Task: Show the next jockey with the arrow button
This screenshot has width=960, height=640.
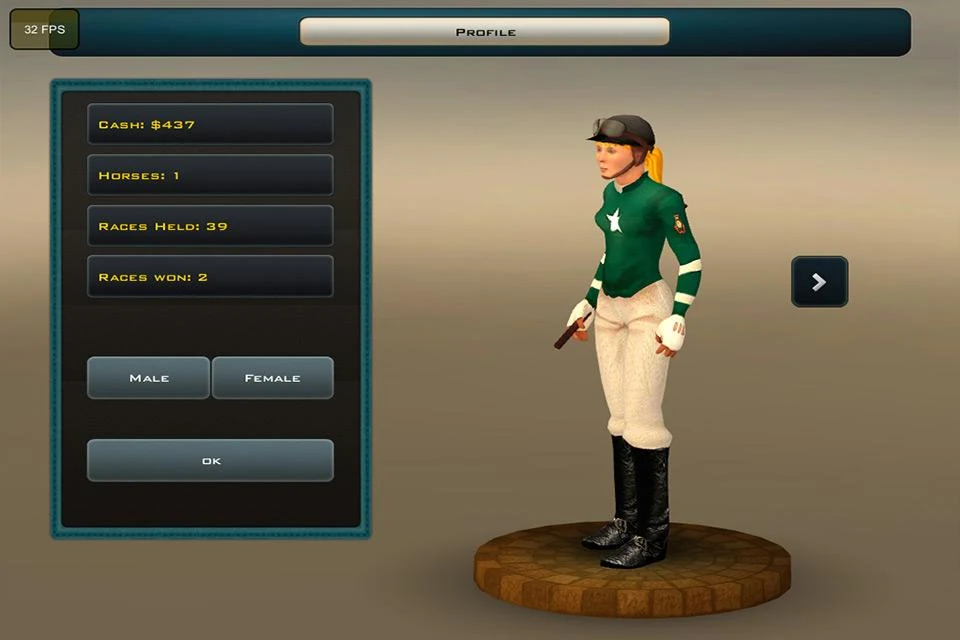Action: point(819,282)
